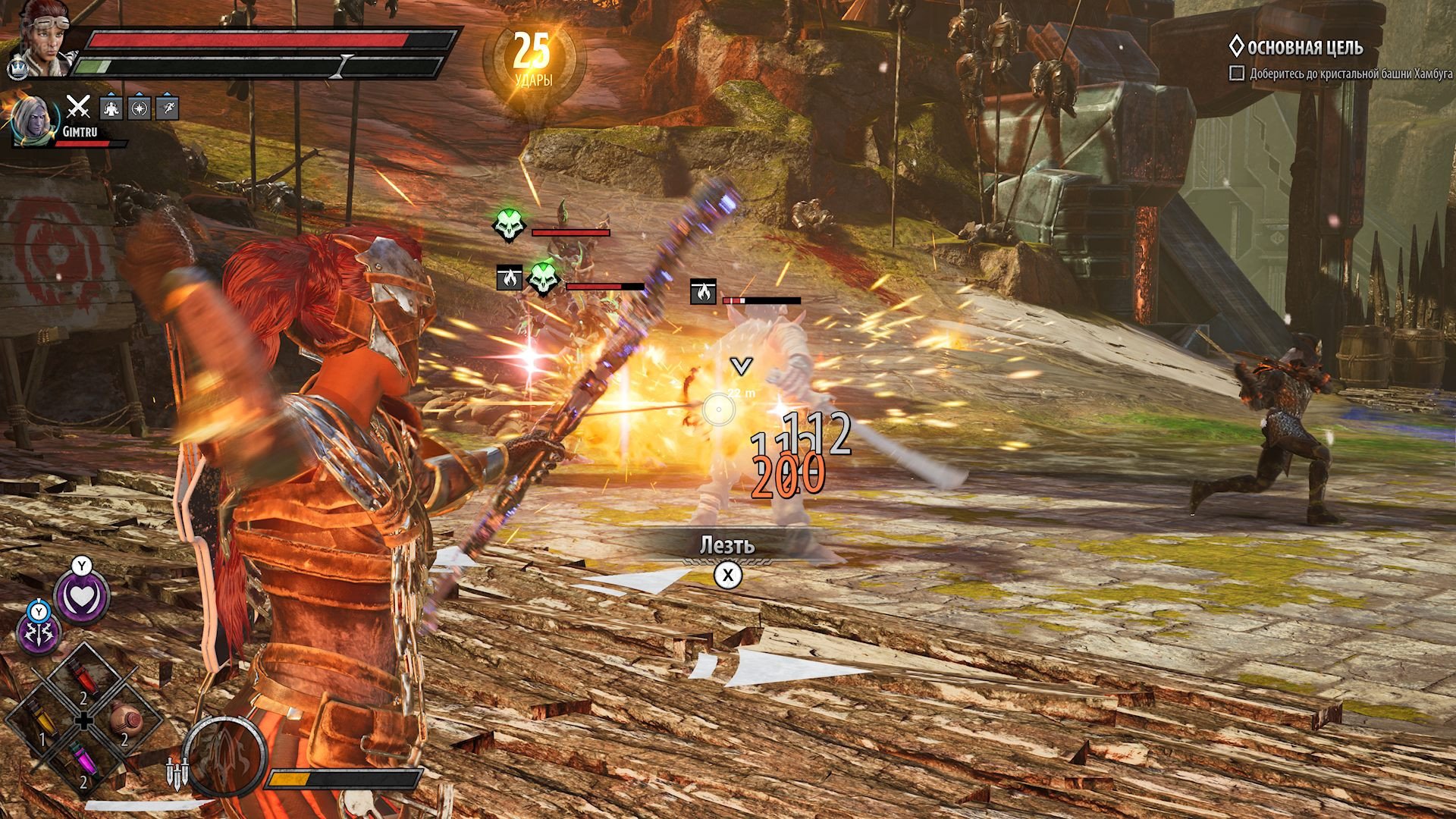1456x819 pixels.
Task: Select ally Gimtru's portrait
Action: click(x=33, y=121)
